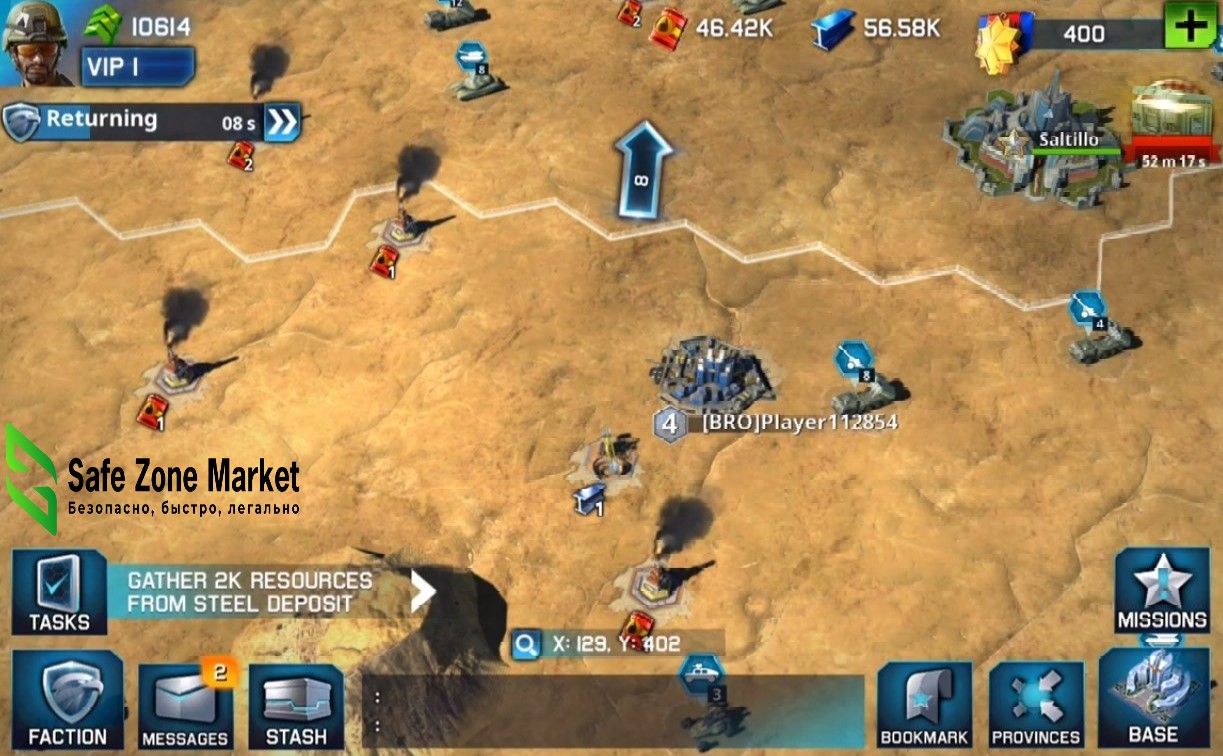This screenshot has height=756, width=1223.
Task: Open the Messages inbox
Action: tap(185, 705)
